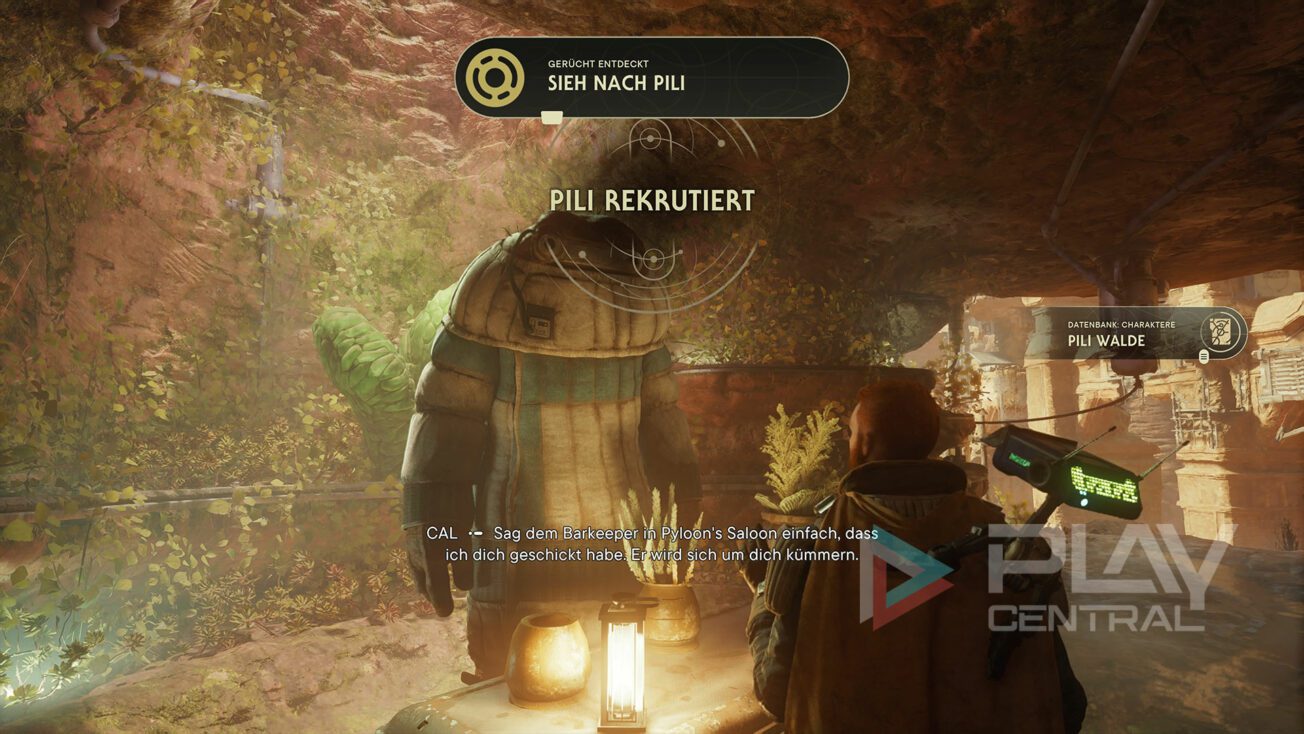This screenshot has height=734, width=1304.
Task: Toggle the Pili Rekrutiert trophy notification
Action: pyautogui.click(x=652, y=201)
